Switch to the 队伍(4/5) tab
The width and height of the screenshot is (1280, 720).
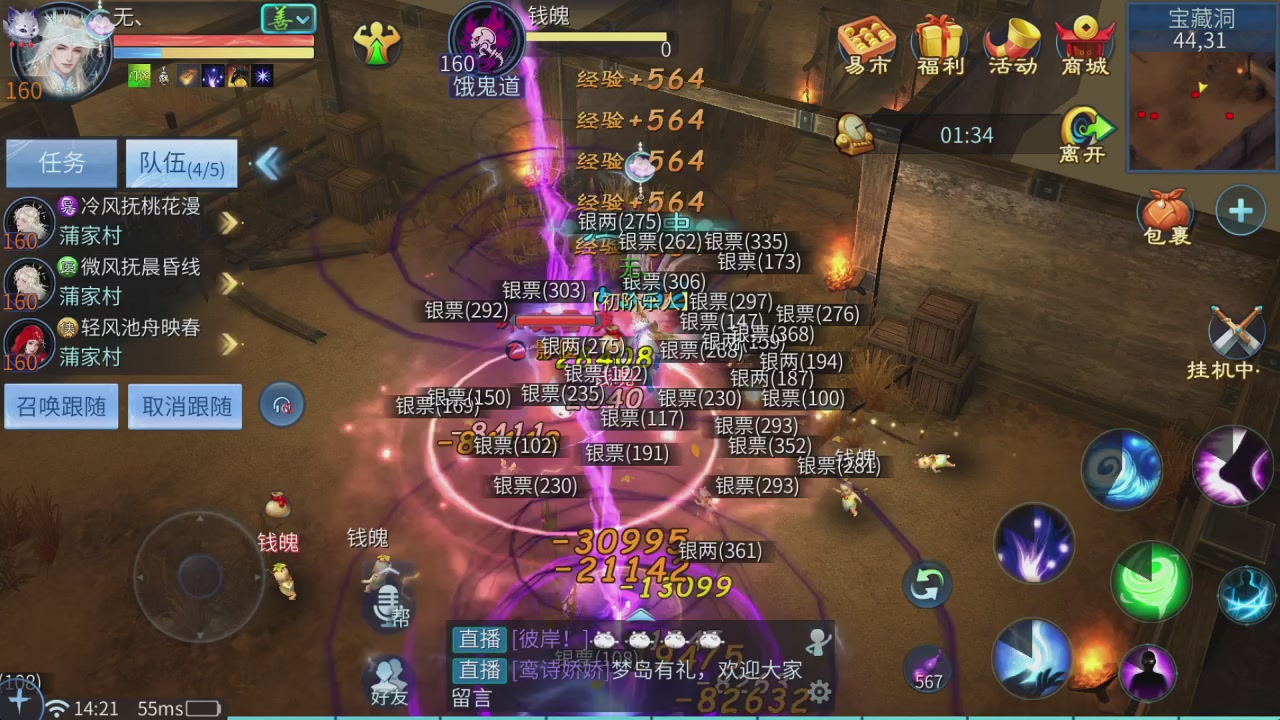coord(180,163)
